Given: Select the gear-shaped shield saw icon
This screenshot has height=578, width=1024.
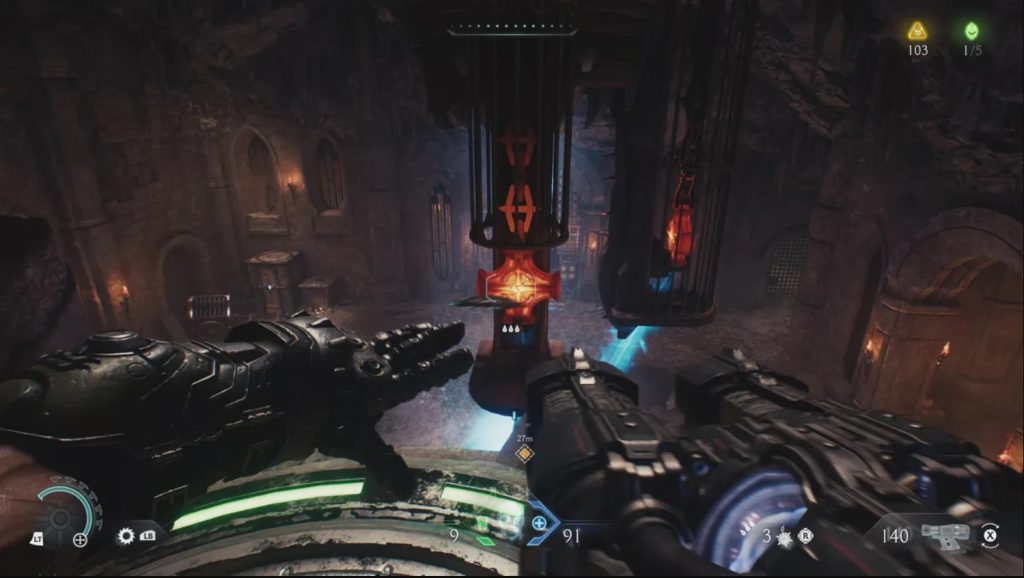Looking at the screenshot, I should pyautogui.click(x=126, y=536).
